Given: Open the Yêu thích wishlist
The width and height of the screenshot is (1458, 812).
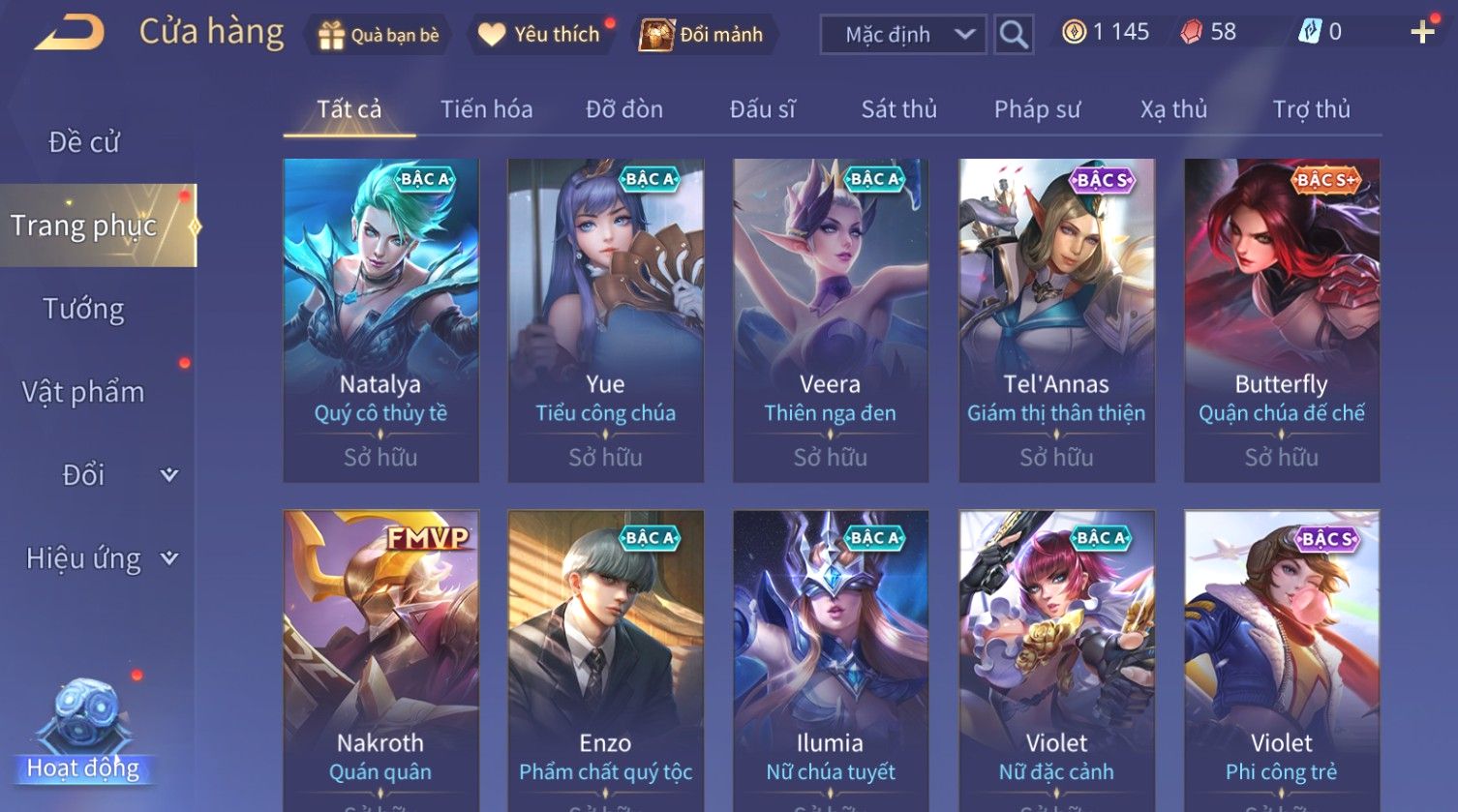Looking at the screenshot, I should click(x=542, y=35).
